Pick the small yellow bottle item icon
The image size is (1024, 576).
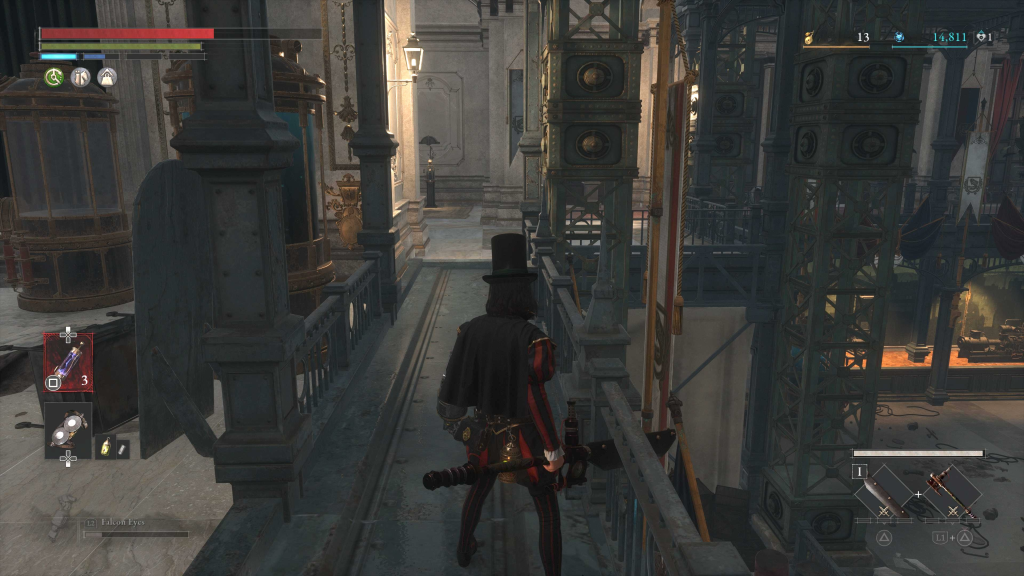click(105, 449)
